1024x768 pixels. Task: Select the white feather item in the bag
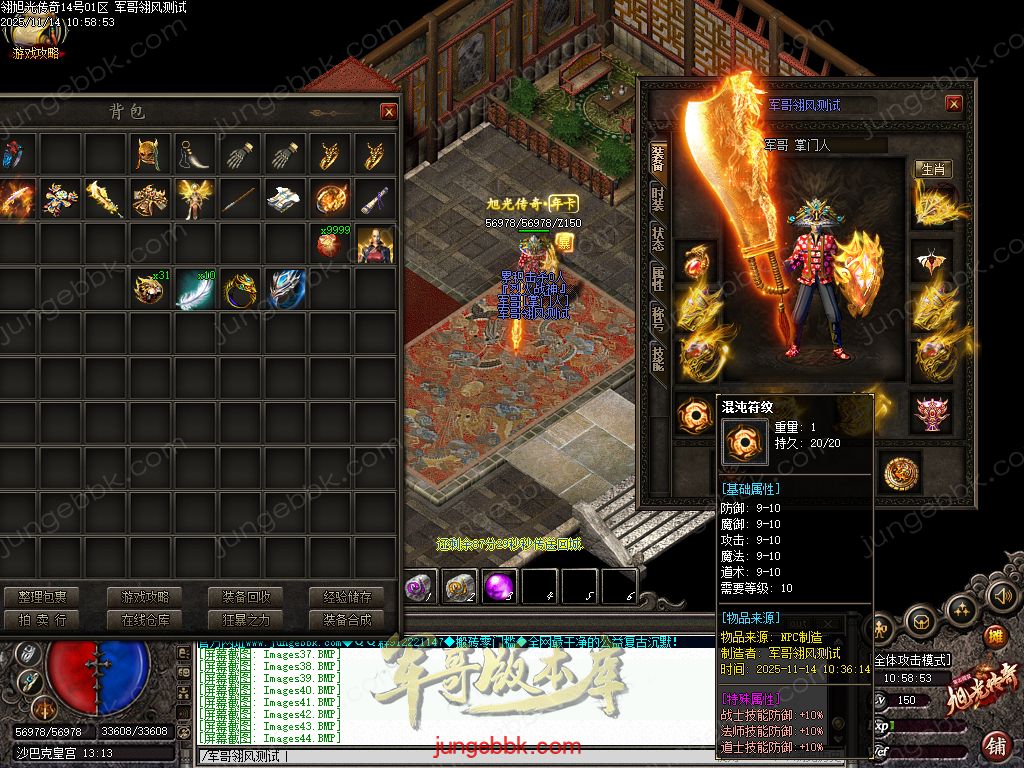click(195, 289)
